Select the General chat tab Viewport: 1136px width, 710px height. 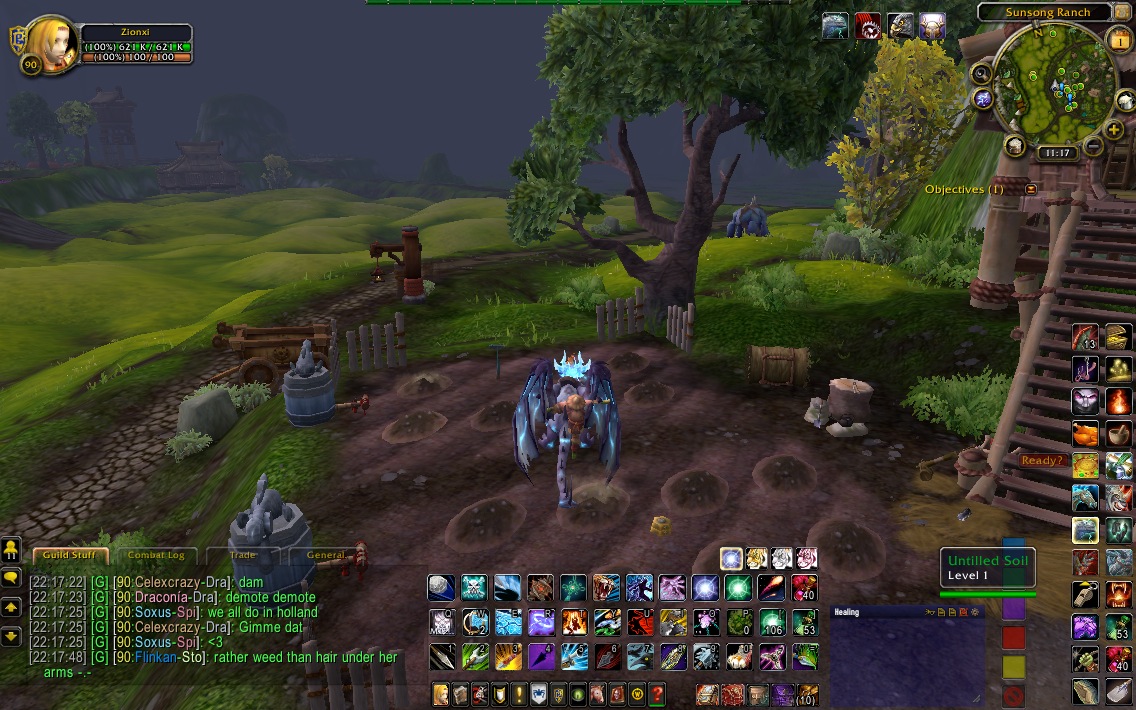[x=326, y=555]
